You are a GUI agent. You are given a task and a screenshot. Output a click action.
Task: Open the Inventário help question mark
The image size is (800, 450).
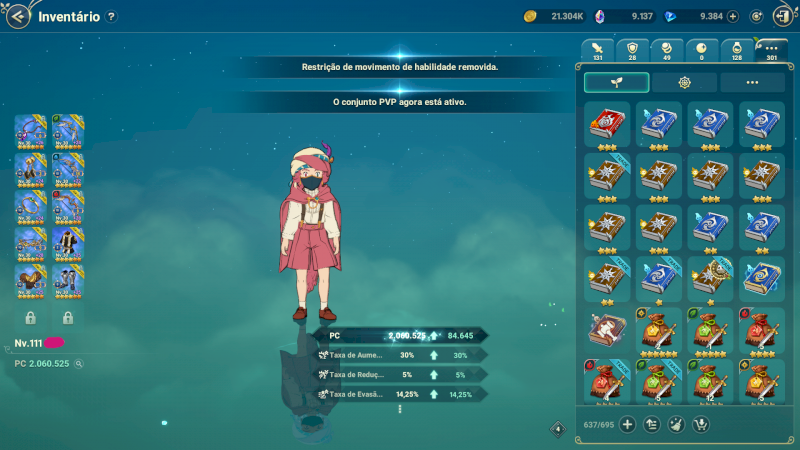coord(111,17)
